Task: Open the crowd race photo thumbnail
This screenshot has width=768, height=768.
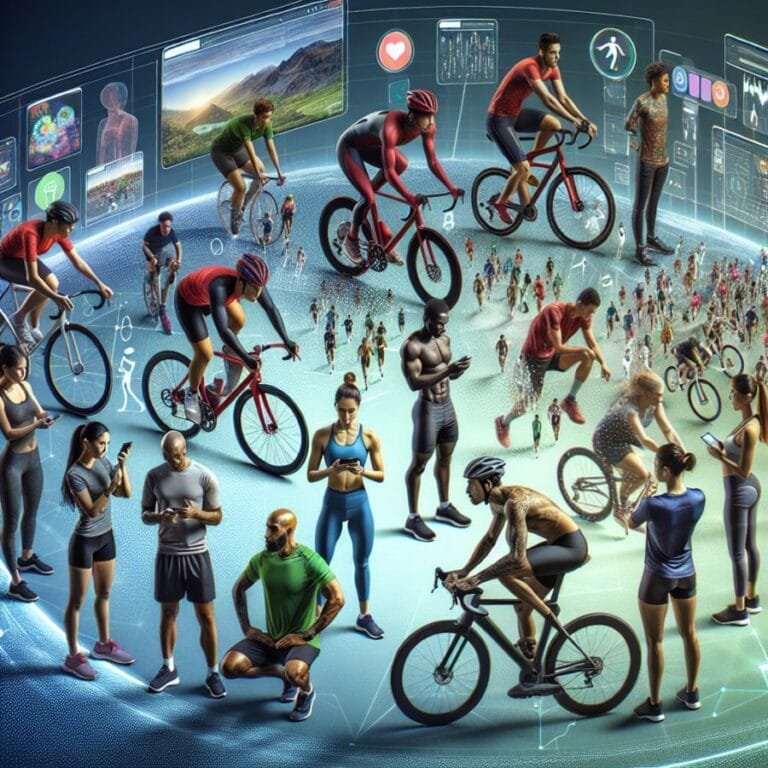Action: [x=113, y=187]
